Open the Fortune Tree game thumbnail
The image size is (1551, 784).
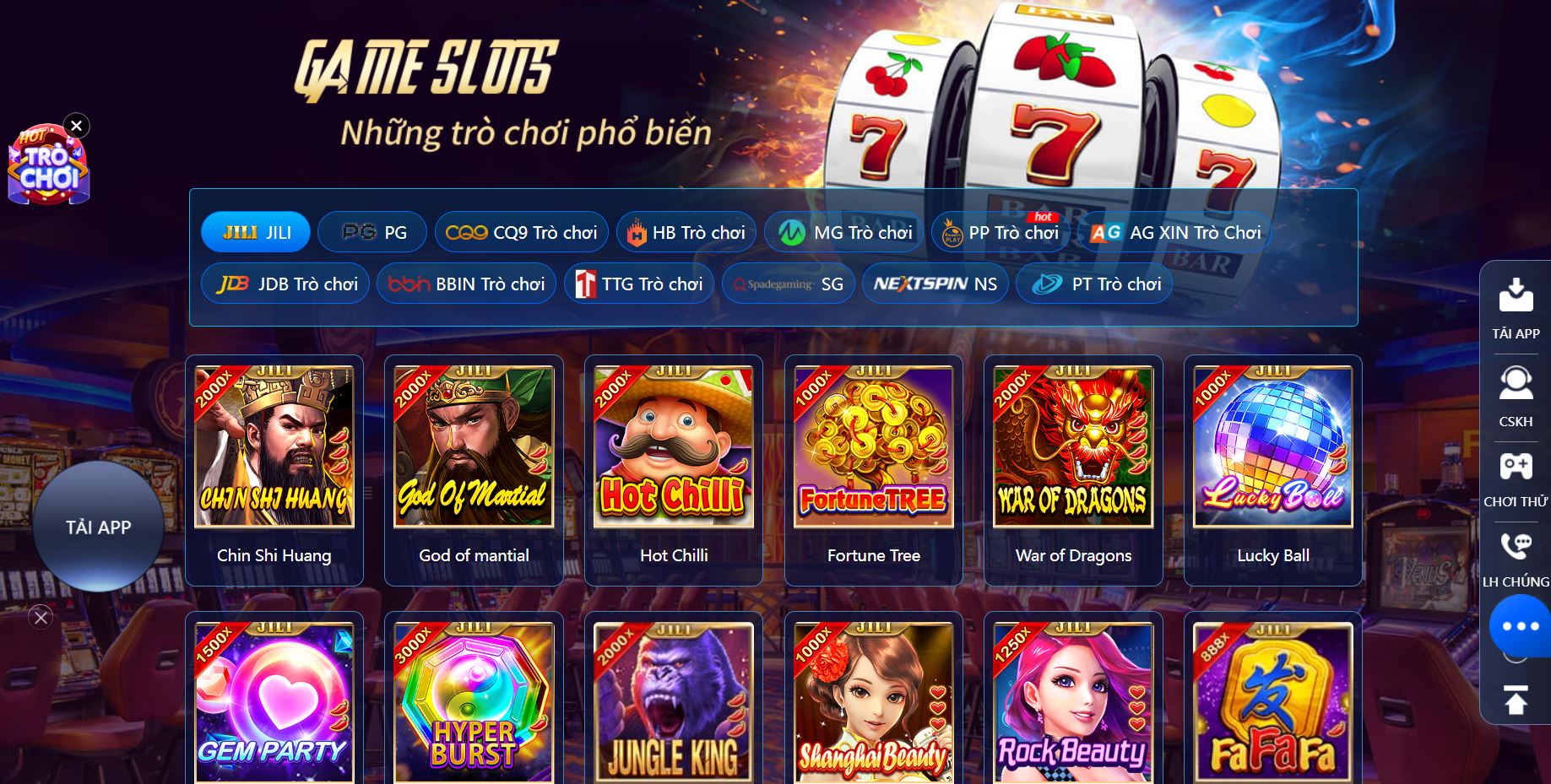click(872, 446)
